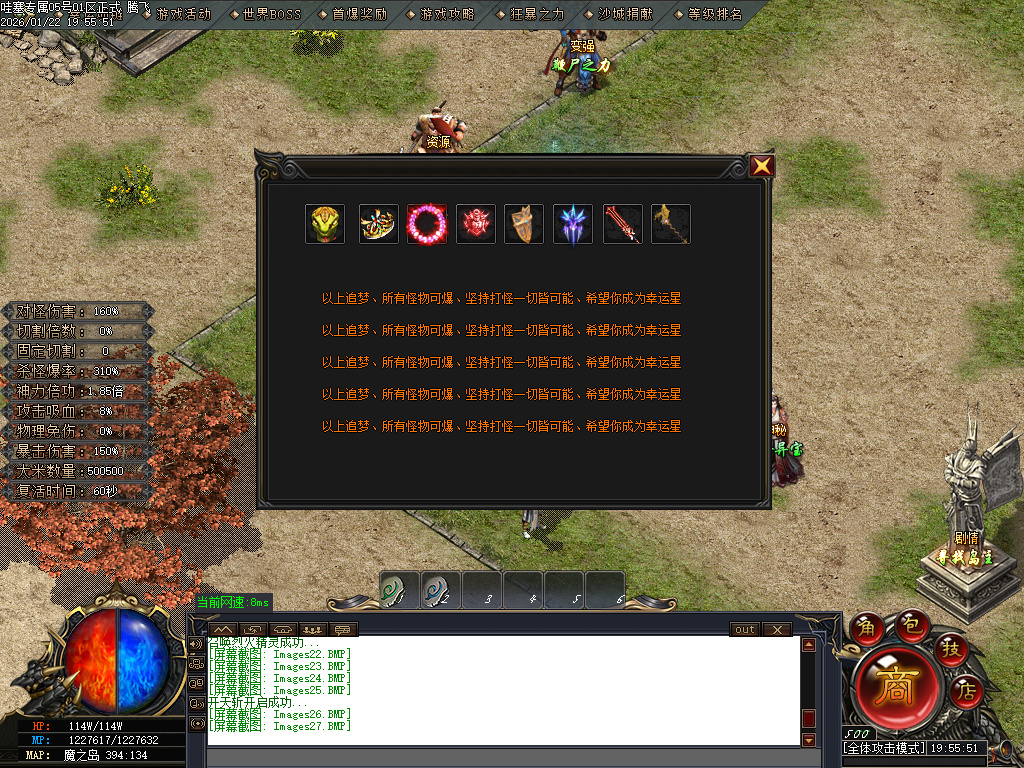Viewport: 1024px width, 768px height.
Task: Select the golden staff item
Action: click(x=671, y=224)
